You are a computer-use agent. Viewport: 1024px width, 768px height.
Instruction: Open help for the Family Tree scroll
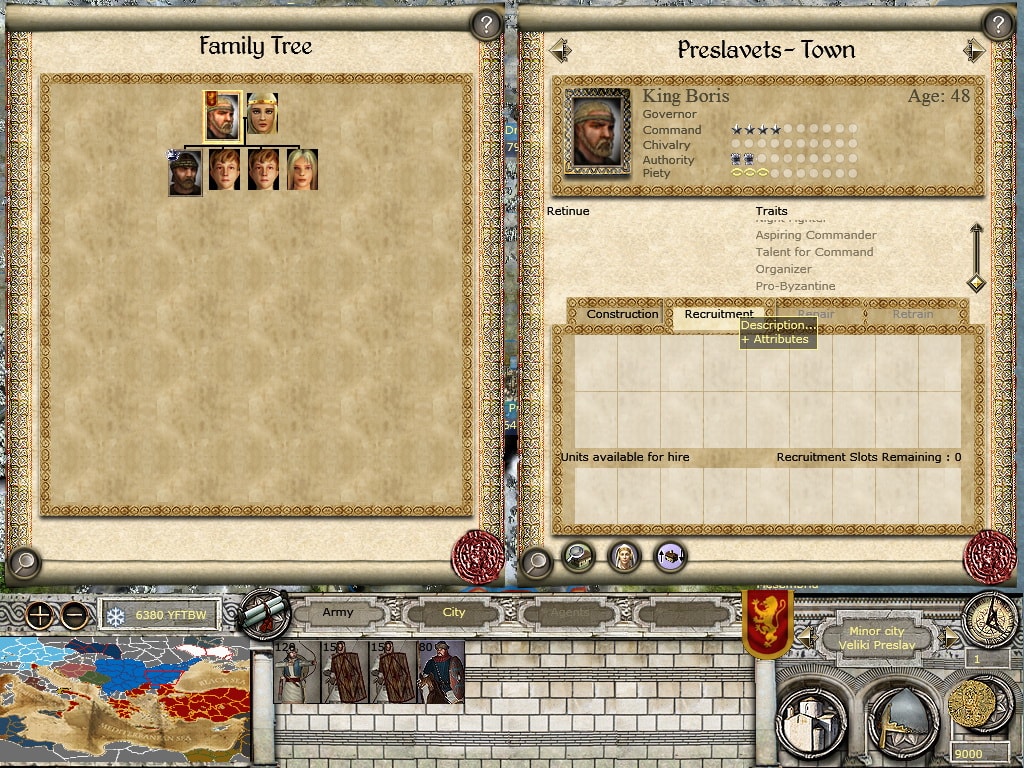[485, 24]
